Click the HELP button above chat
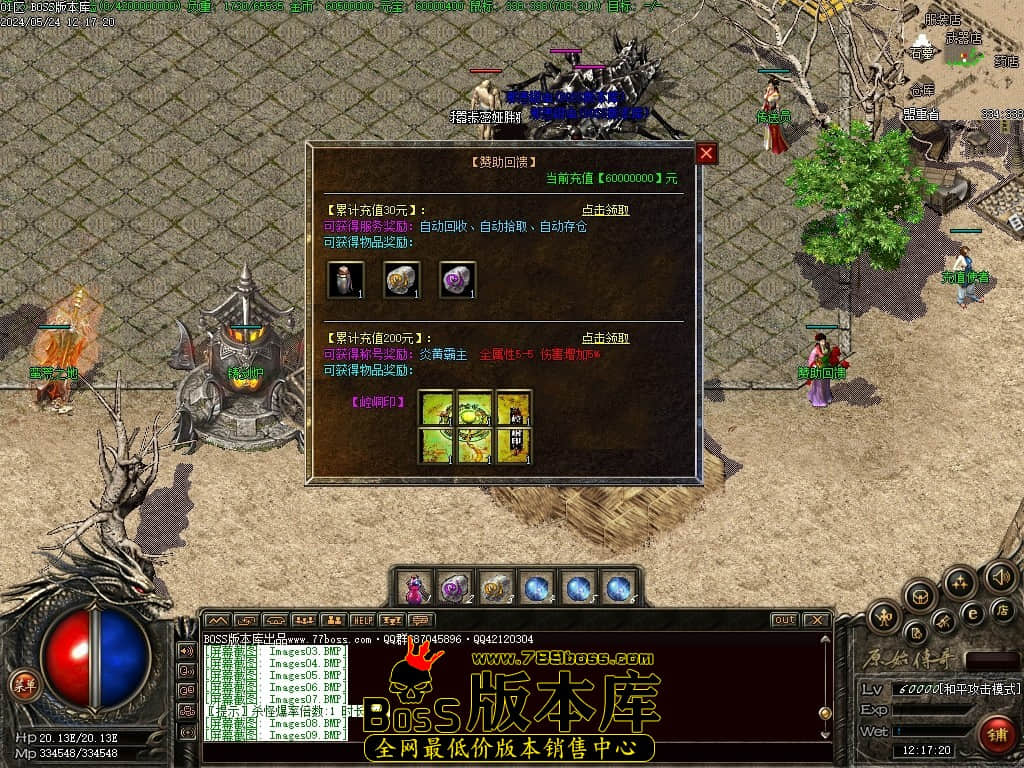1024x768 pixels. (x=362, y=620)
